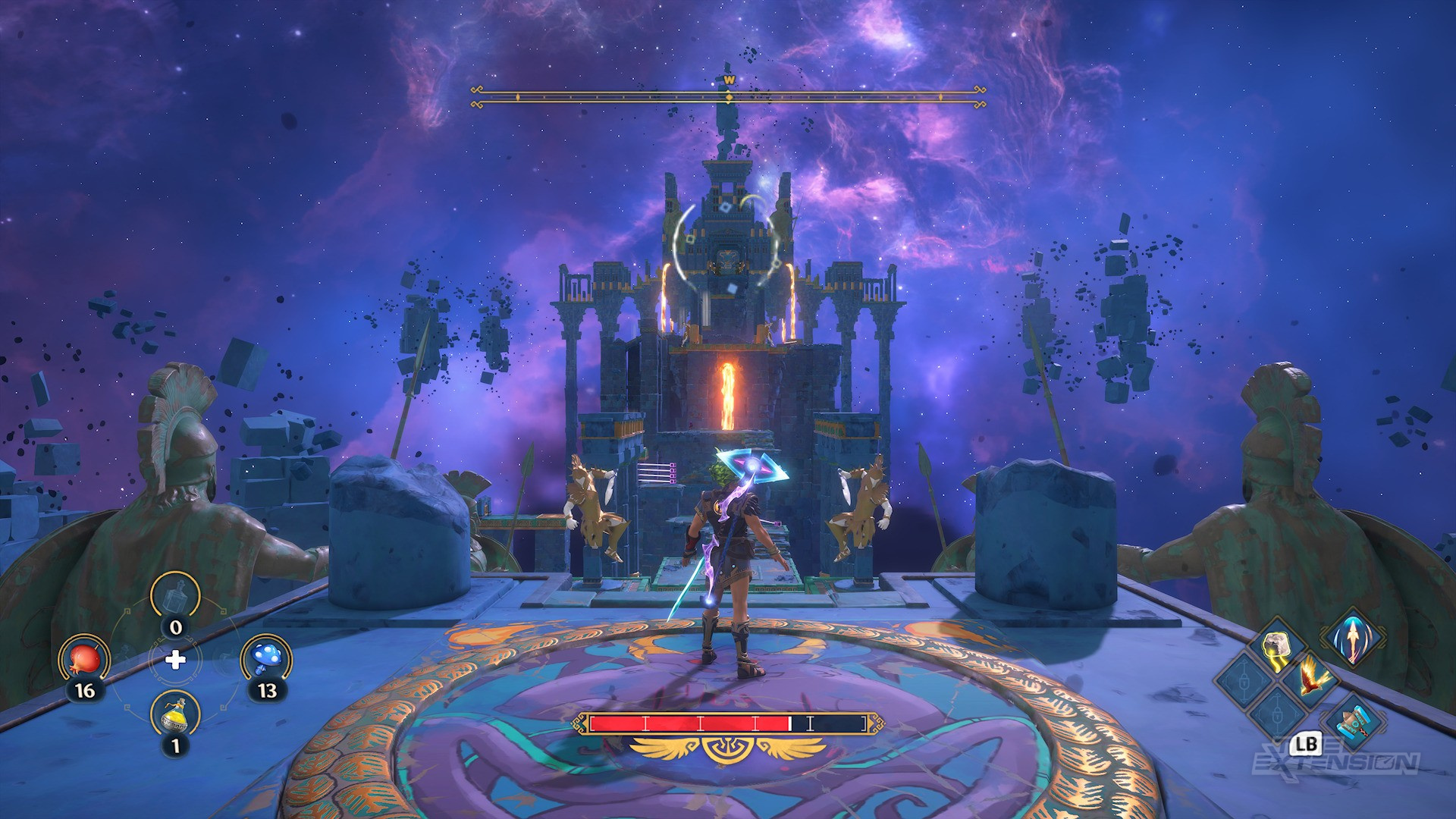Click the white plus at the item wheel's center

pyautogui.click(x=175, y=659)
